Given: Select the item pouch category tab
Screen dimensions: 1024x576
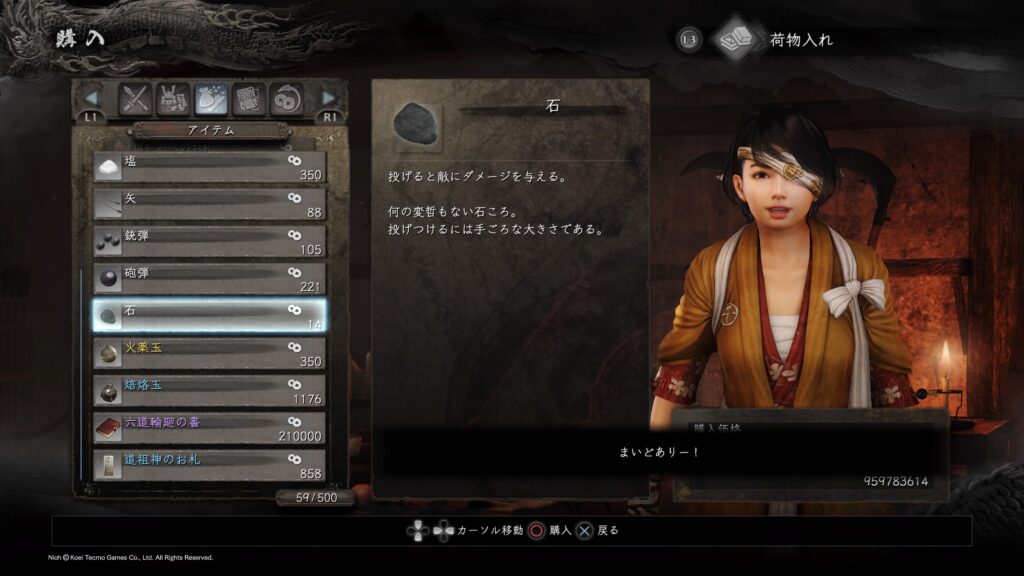Looking at the screenshot, I should tap(211, 98).
